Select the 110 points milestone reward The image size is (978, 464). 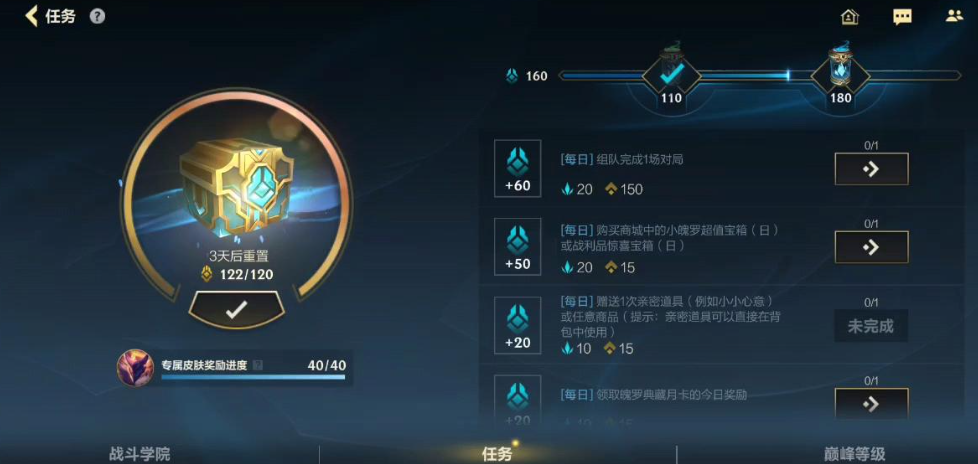click(x=671, y=74)
